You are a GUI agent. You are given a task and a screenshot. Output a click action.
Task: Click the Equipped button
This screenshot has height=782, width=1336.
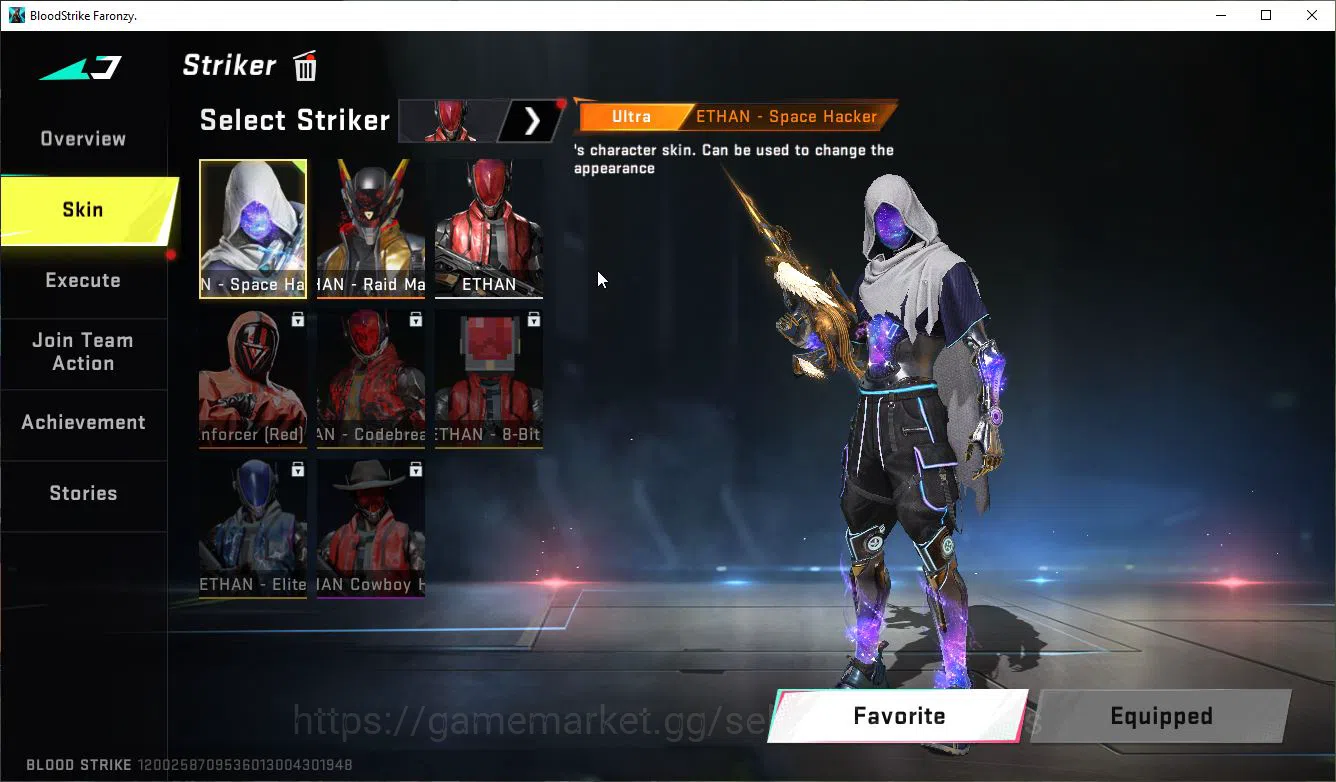[x=1161, y=716]
